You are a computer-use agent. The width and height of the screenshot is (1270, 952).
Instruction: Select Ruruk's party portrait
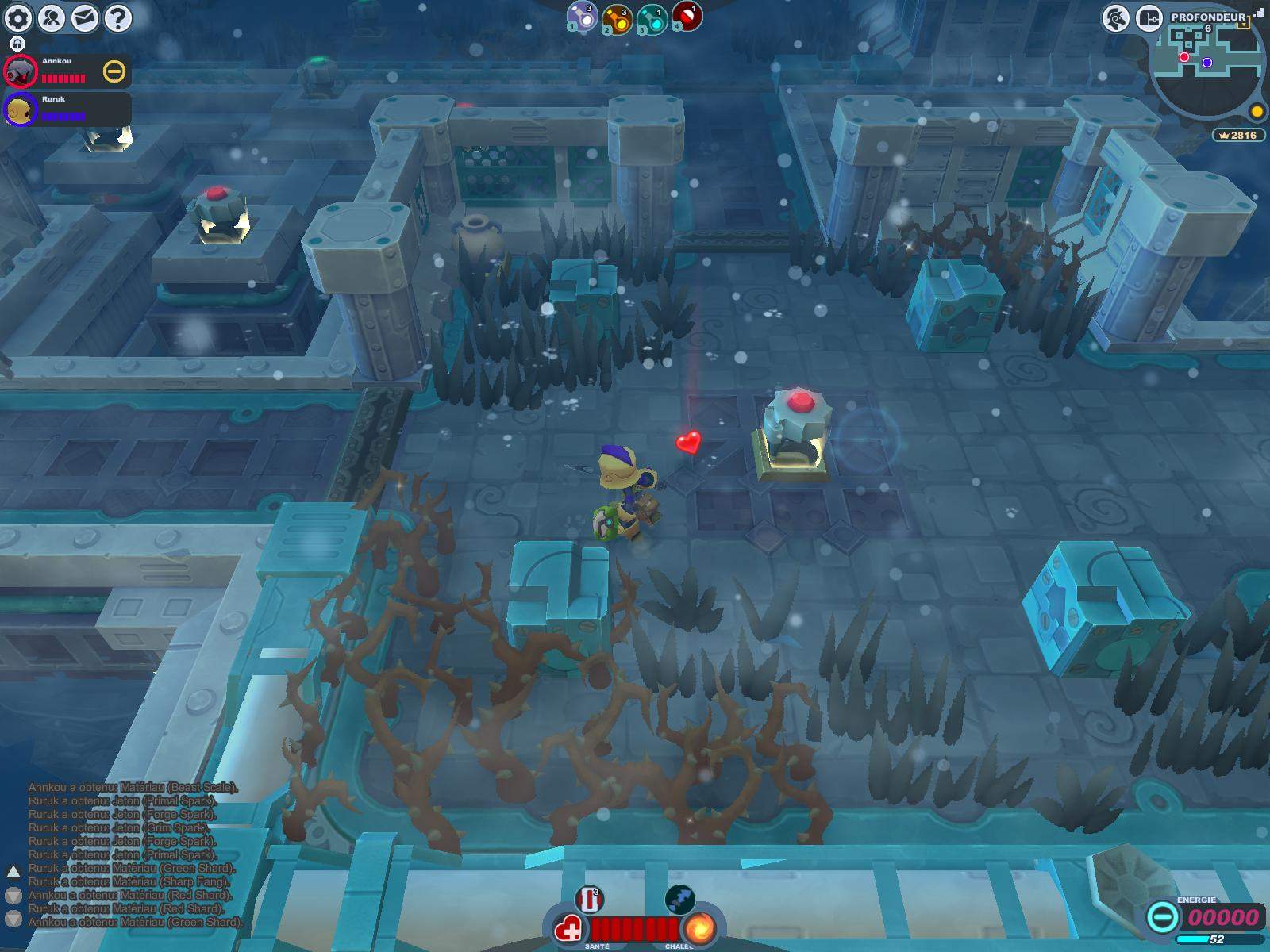21,109
